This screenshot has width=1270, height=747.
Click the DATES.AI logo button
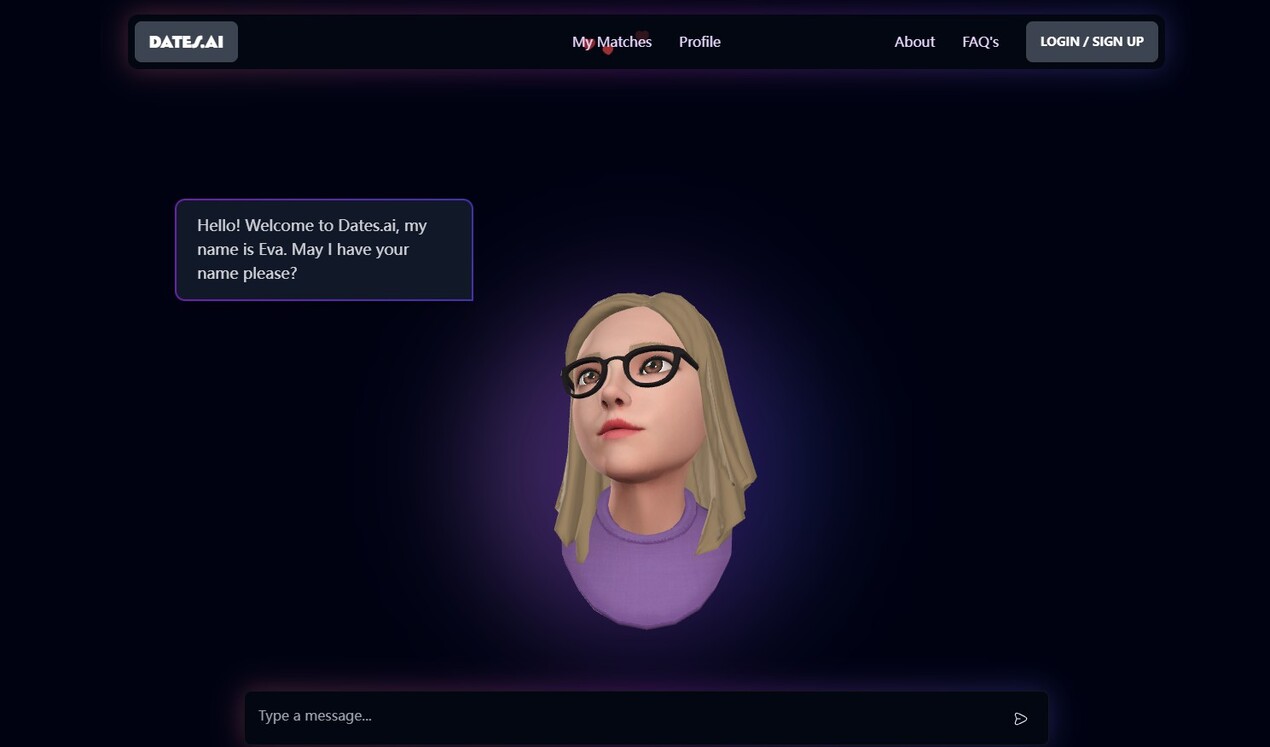(x=186, y=42)
